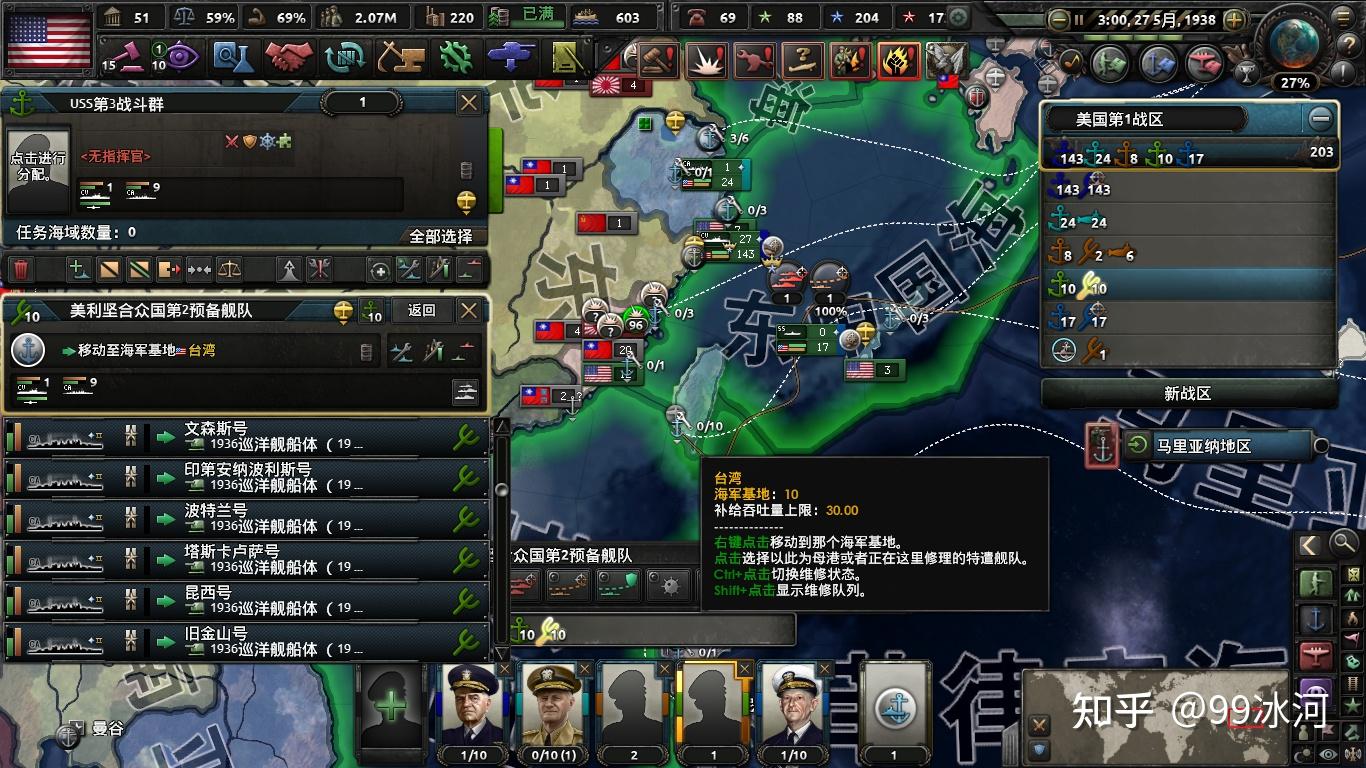The width and height of the screenshot is (1366, 768).
Task: Click the magnifying glass search icon
Action: point(1343,544)
